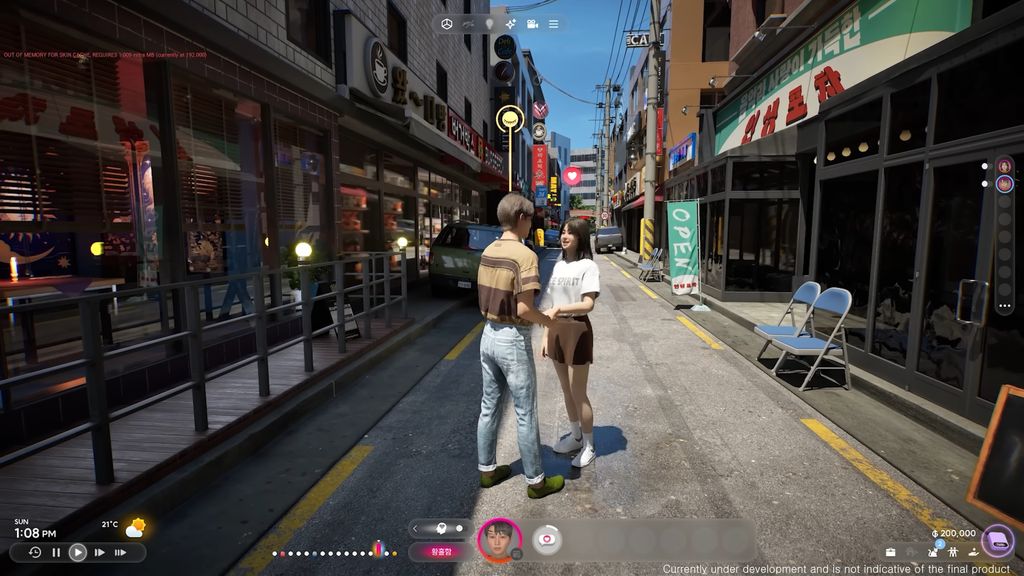Open the build mode cube icon

click(x=446, y=23)
